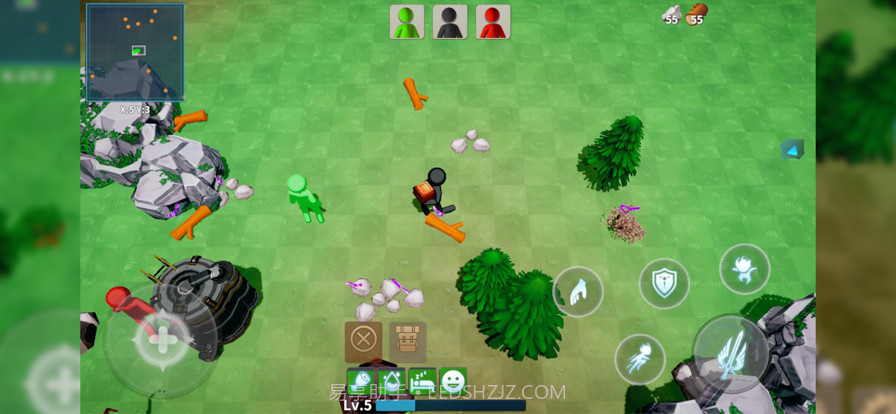Screen dimensions: 896x414
Task: Trigger the dash sprint skill
Action: point(640,359)
